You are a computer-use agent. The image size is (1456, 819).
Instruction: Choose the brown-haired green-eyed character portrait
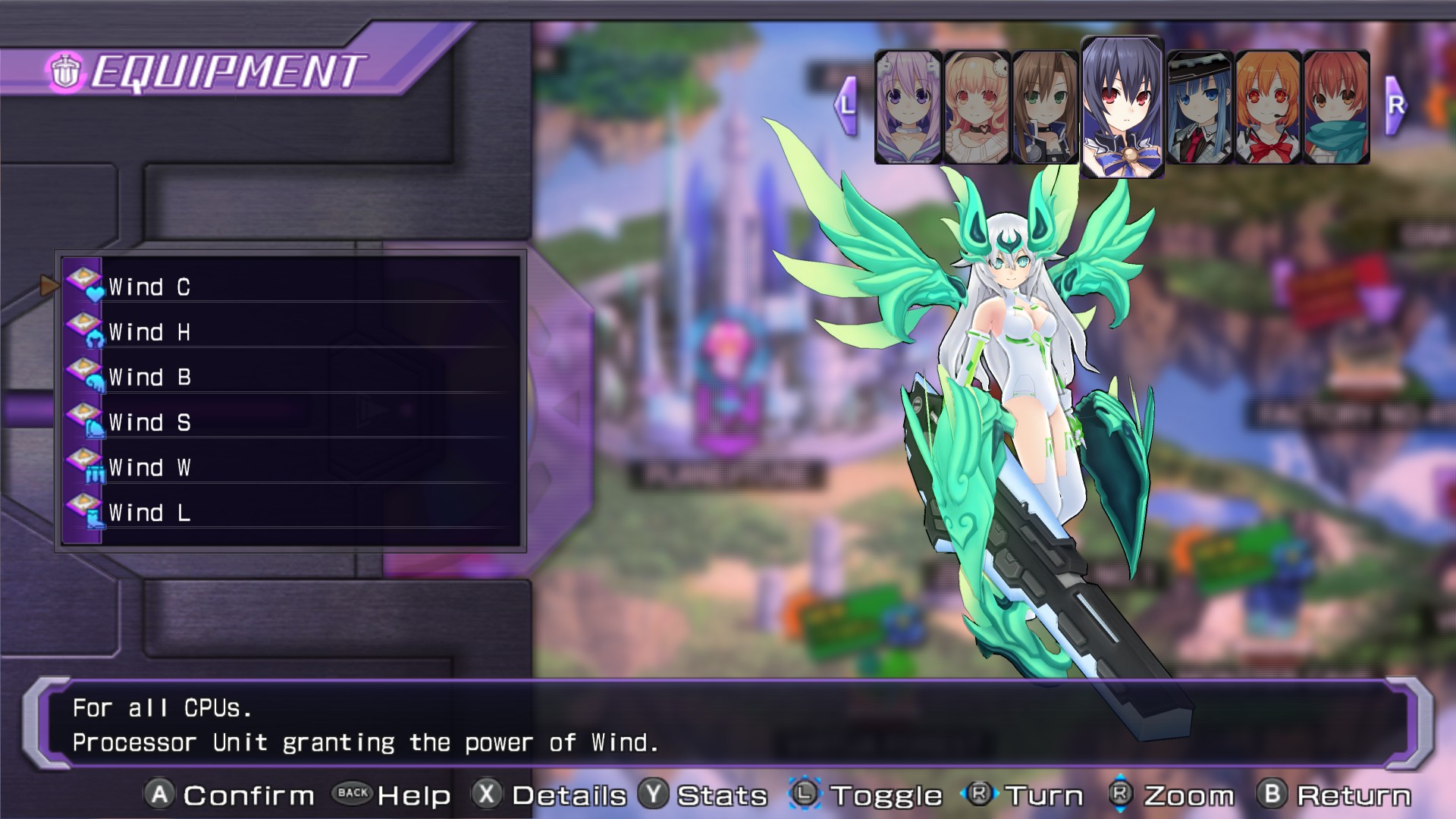coord(1044,107)
